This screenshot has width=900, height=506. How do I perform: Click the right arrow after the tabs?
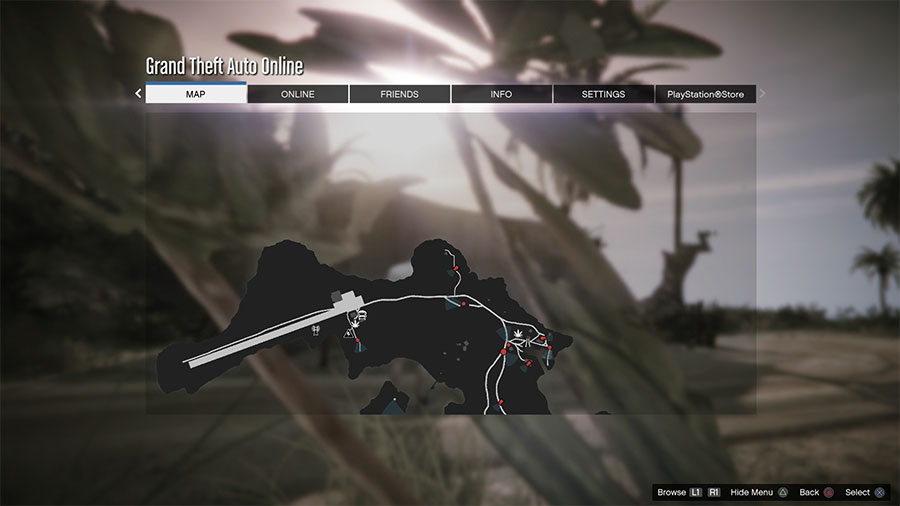click(763, 94)
